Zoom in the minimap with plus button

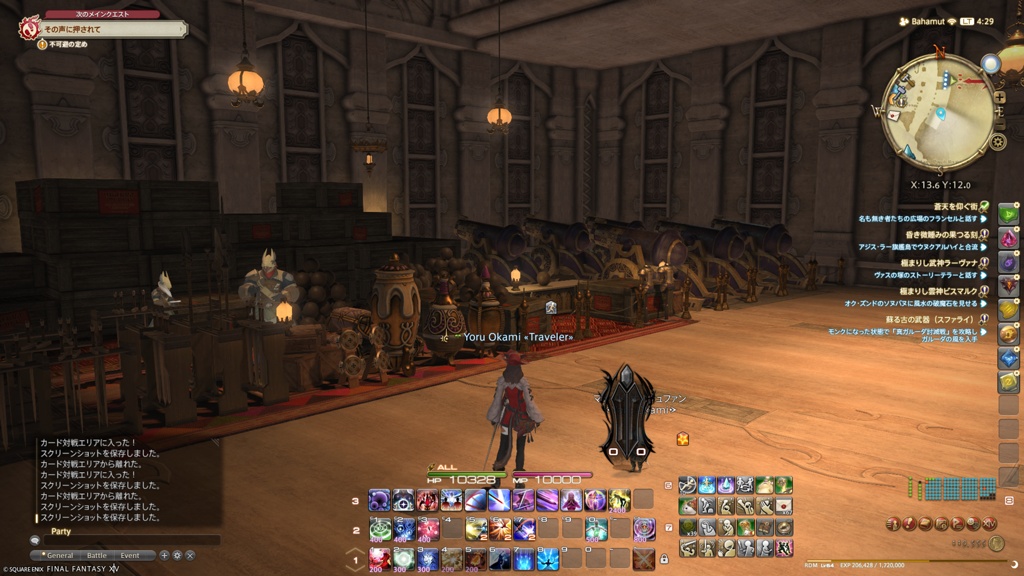[999, 98]
